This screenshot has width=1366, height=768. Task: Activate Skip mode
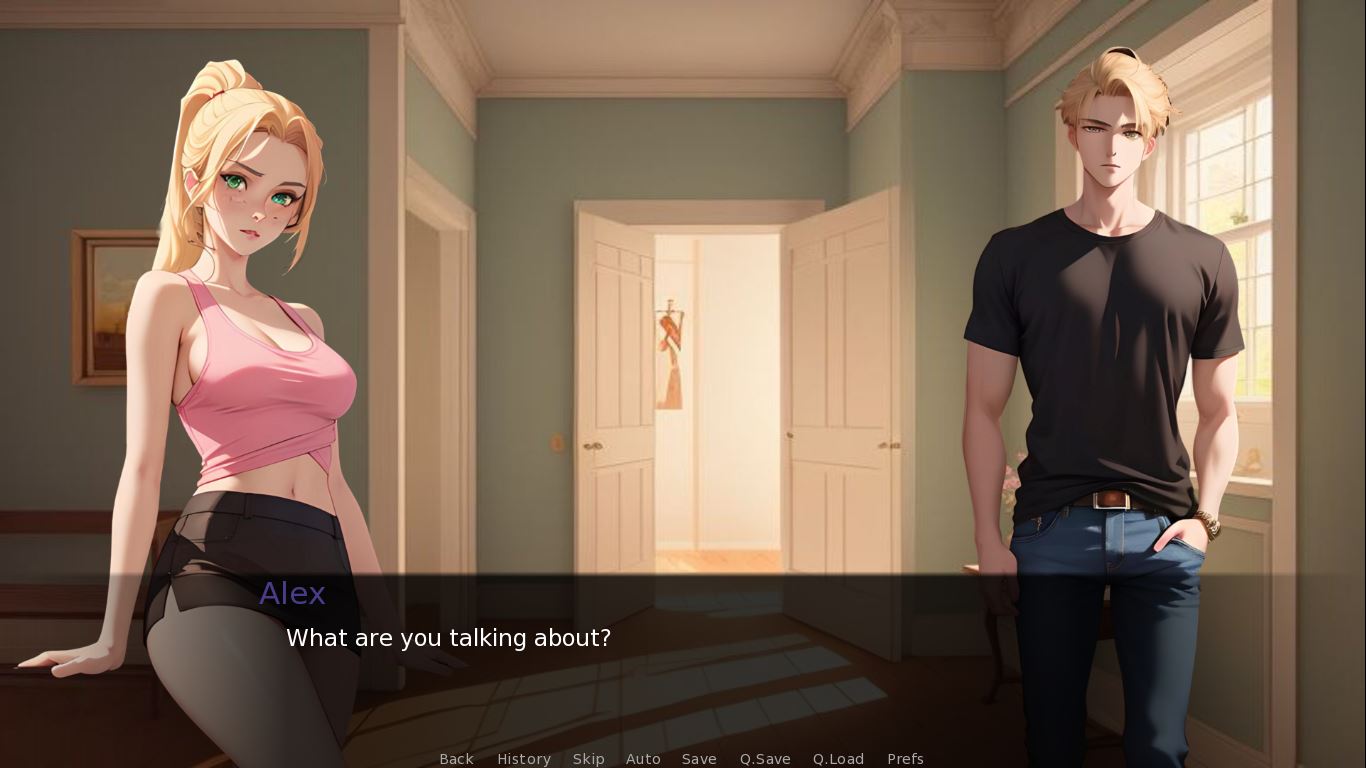pos(588,759)
